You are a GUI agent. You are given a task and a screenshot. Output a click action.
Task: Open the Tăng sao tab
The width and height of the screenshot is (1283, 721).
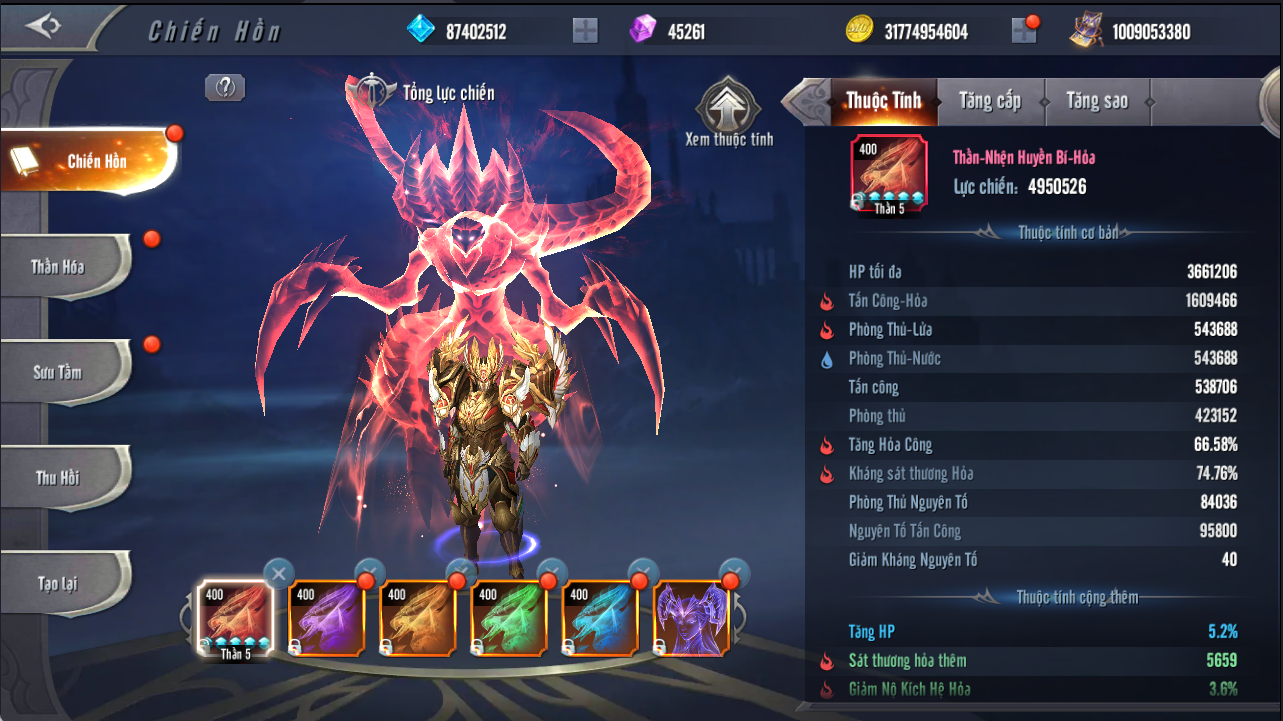pos(1096,100)
